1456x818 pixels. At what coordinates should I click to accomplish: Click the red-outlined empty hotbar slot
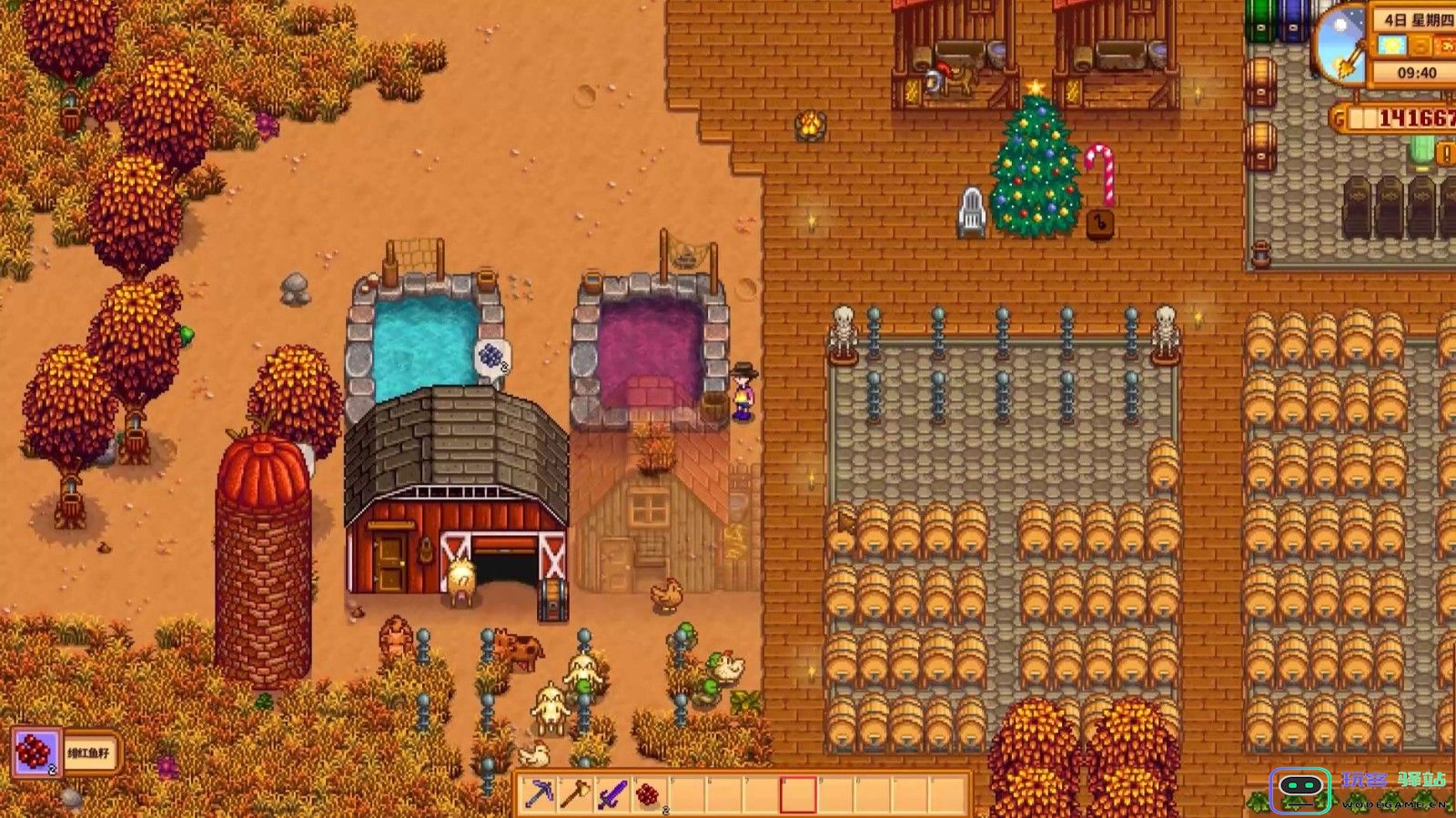[797, 794]
